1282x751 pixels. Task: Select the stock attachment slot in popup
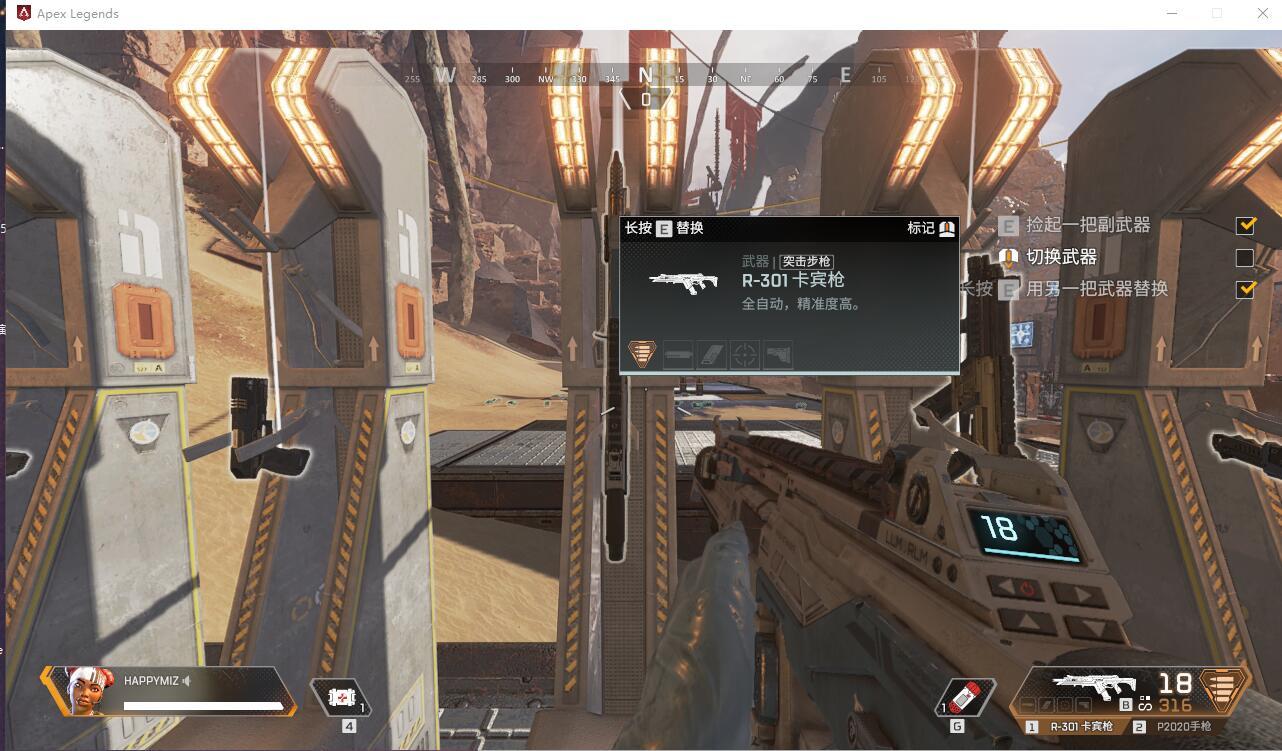coord(777,354)
